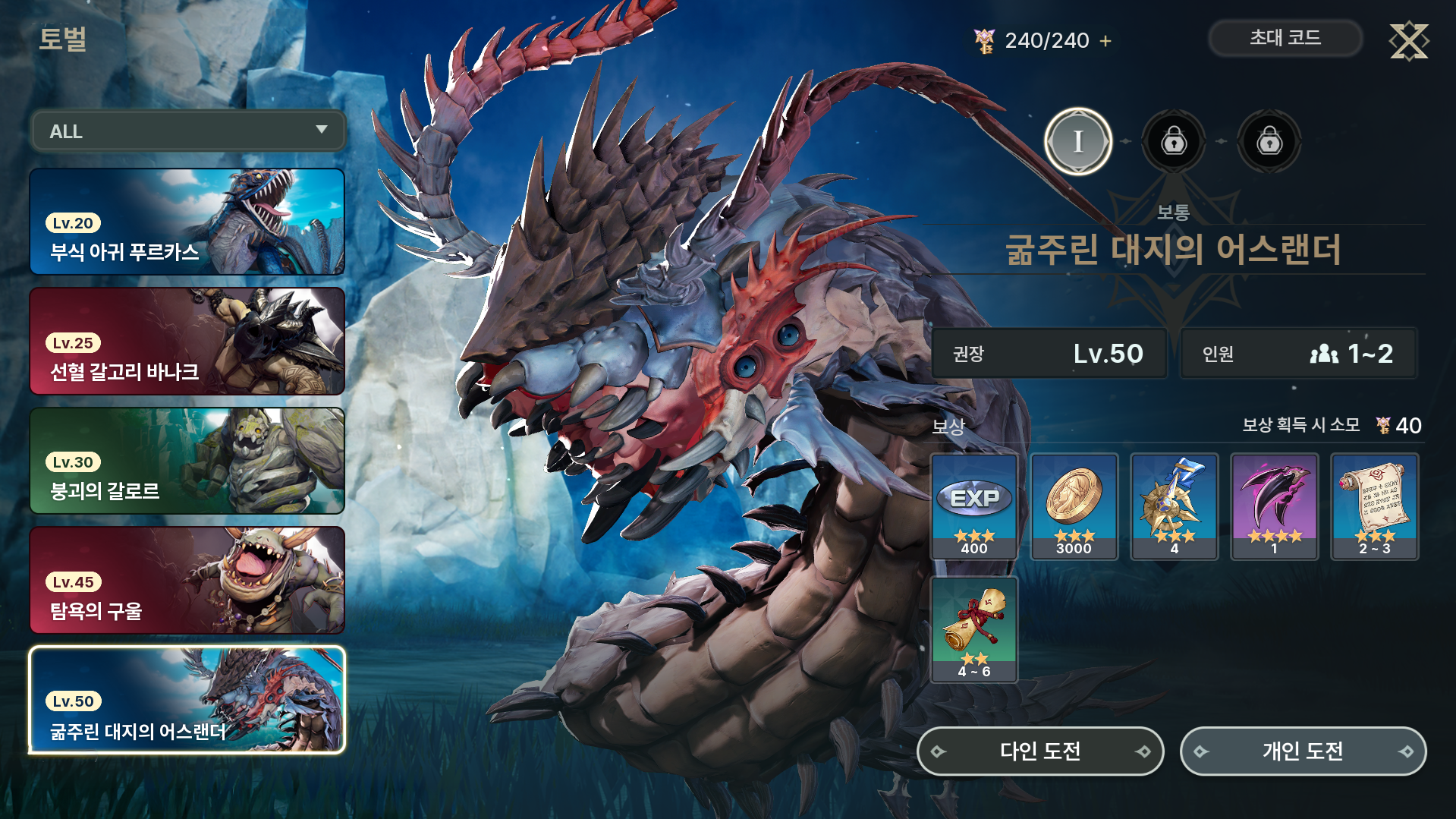
Task: Inspect the golden star emblem reward
Action: [x=1174, y=506]
